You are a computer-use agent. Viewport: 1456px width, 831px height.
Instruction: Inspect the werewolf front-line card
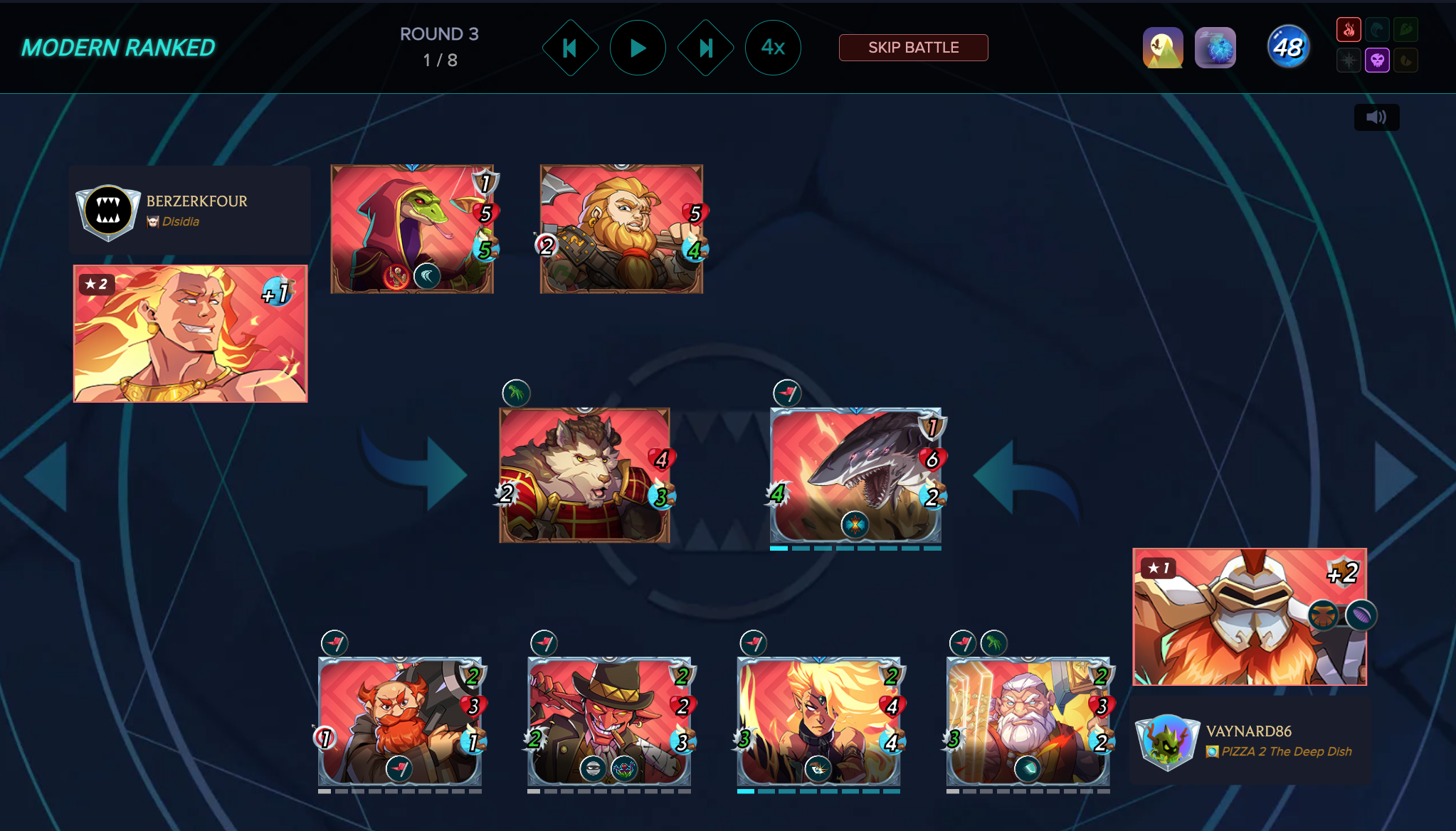pos(584,475)
